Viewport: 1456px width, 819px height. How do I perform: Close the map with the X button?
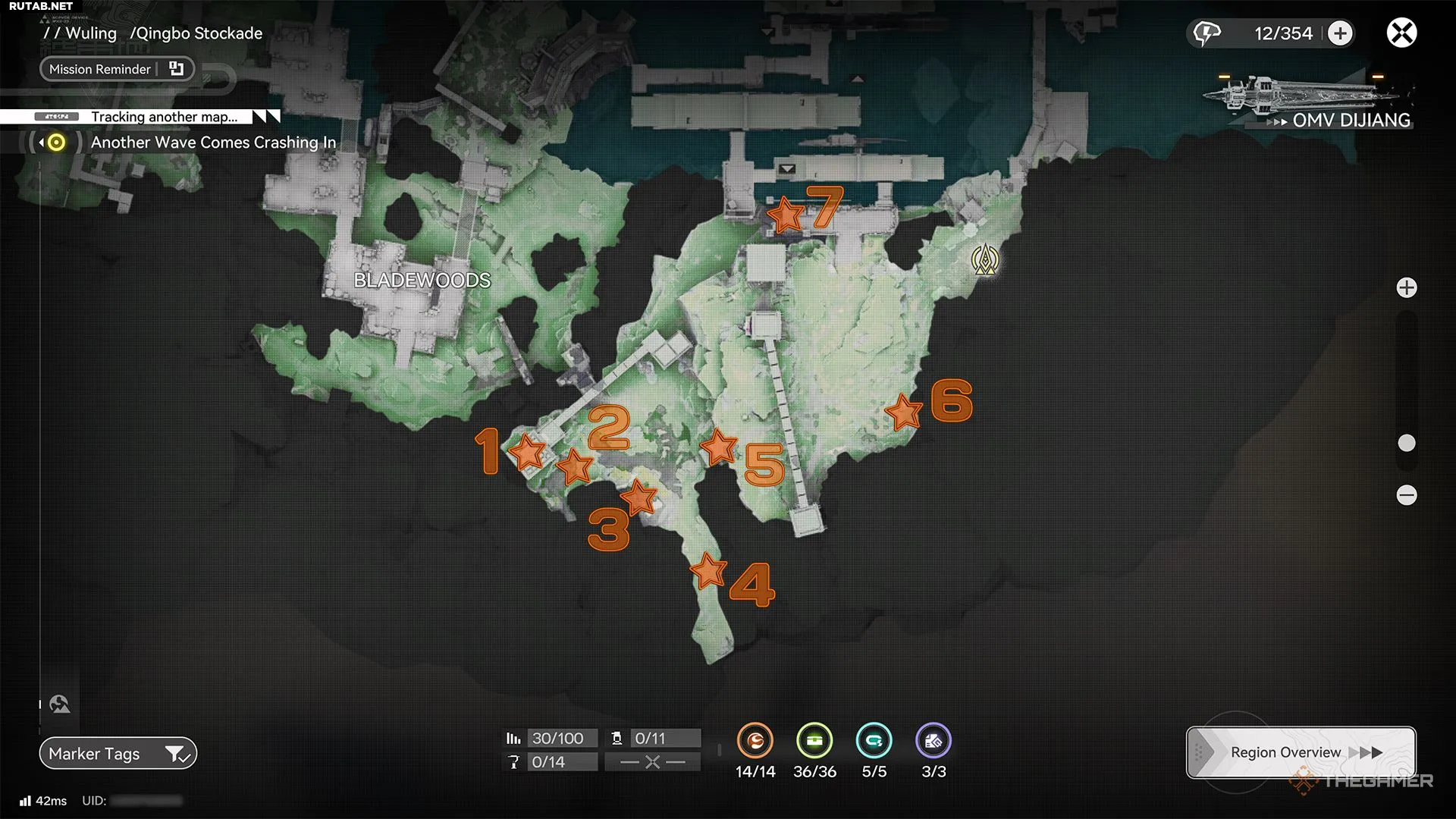click(1401, 33)
